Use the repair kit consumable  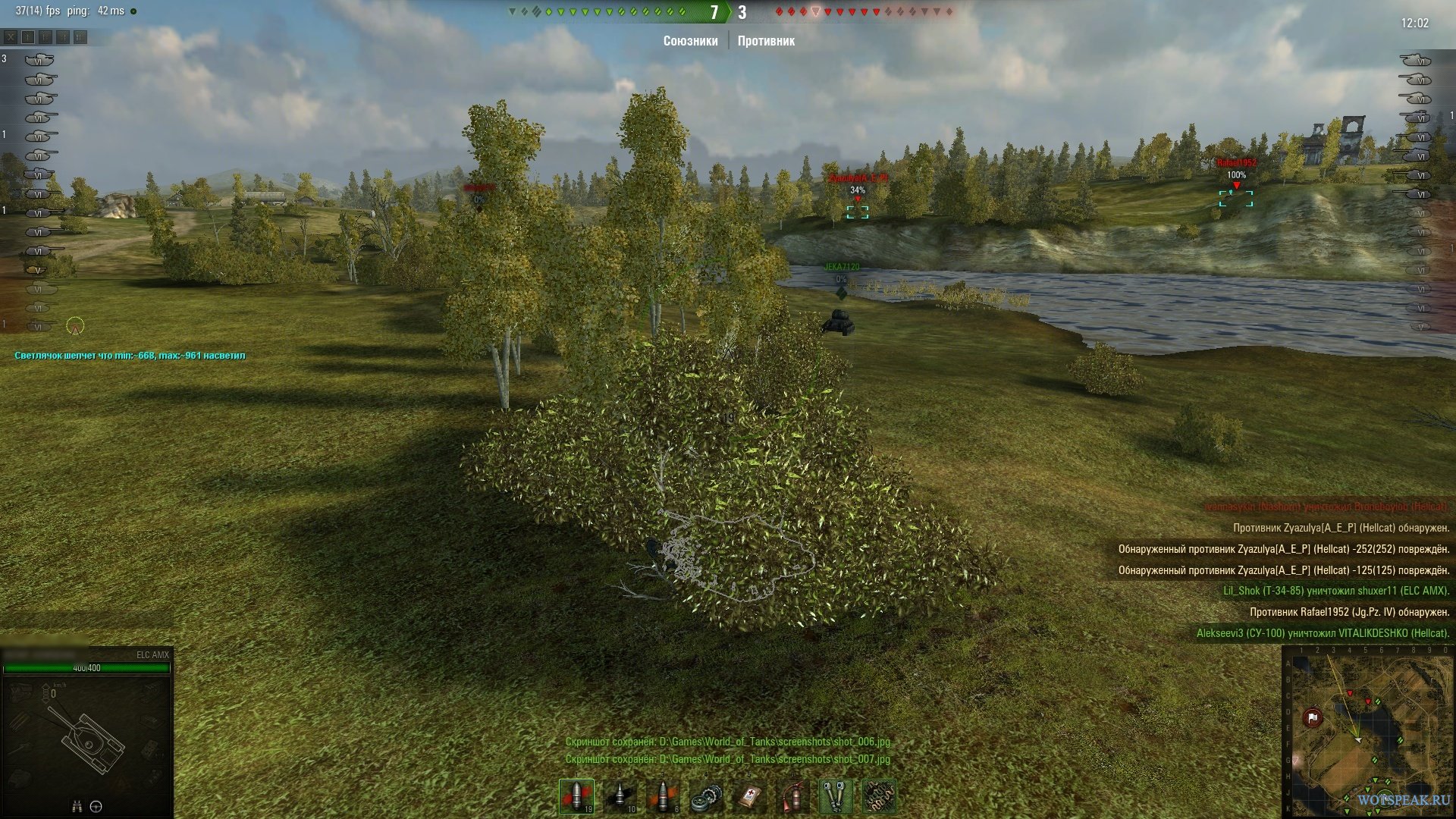[x=707, y=797]
